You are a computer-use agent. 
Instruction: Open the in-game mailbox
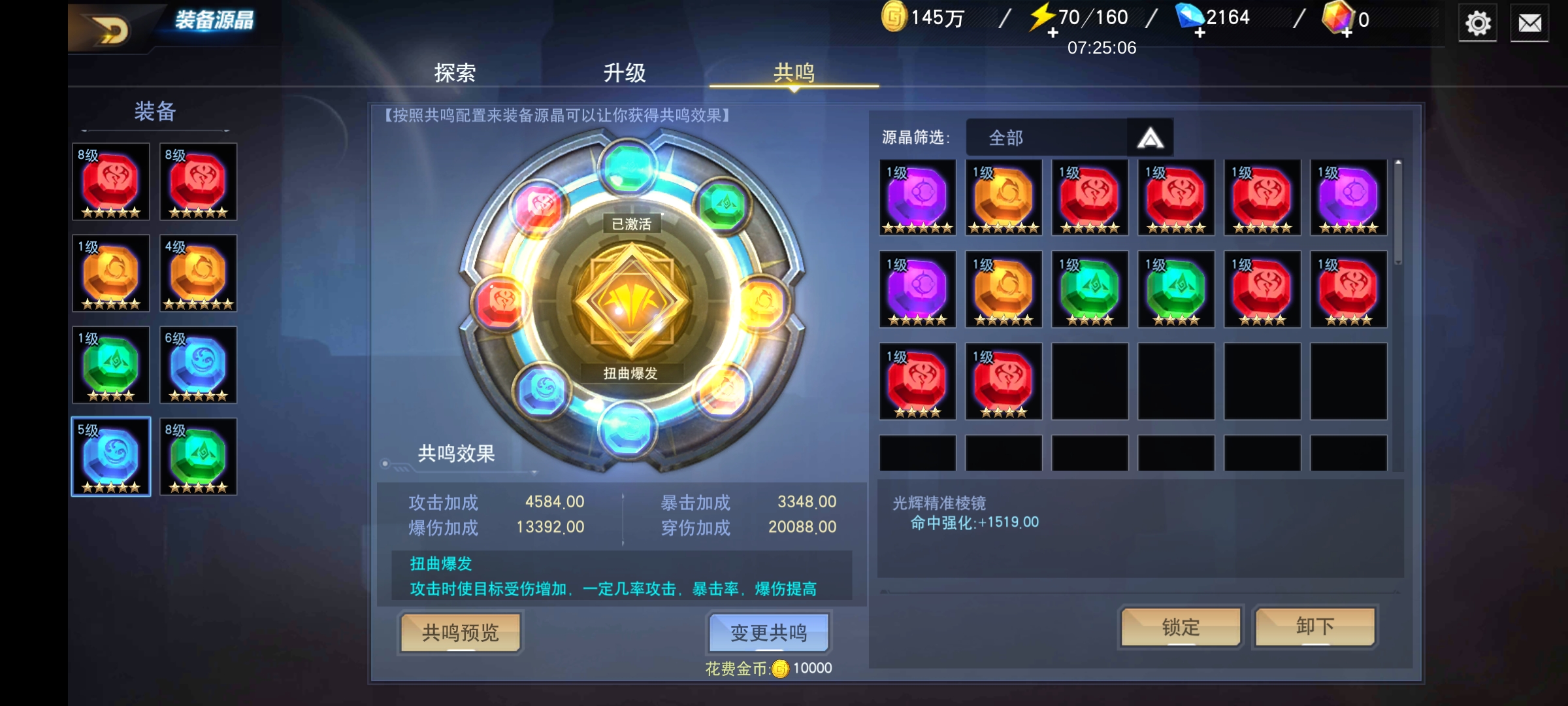pos(1531,23)
